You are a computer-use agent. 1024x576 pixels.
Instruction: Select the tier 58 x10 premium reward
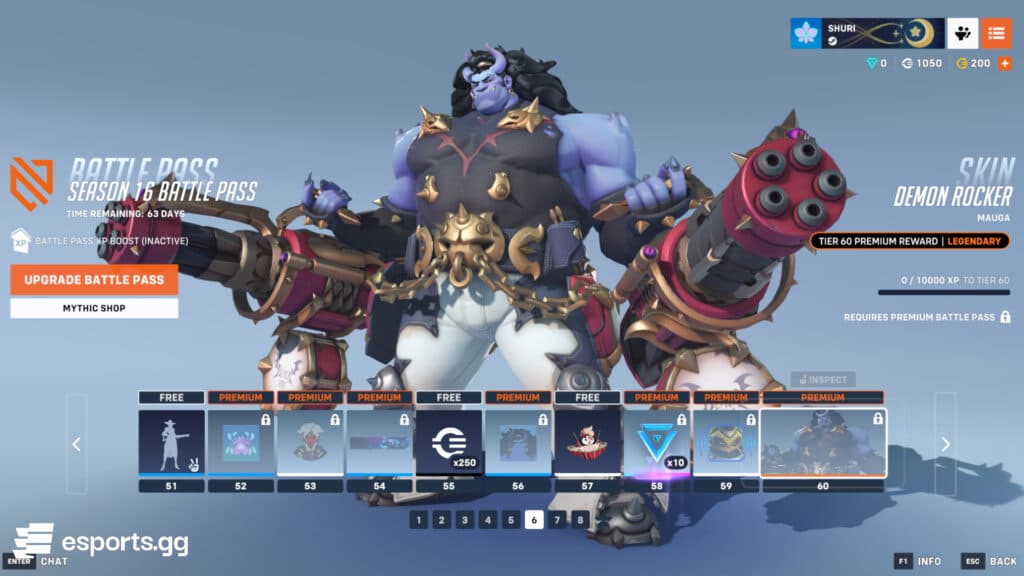(656, 441)
